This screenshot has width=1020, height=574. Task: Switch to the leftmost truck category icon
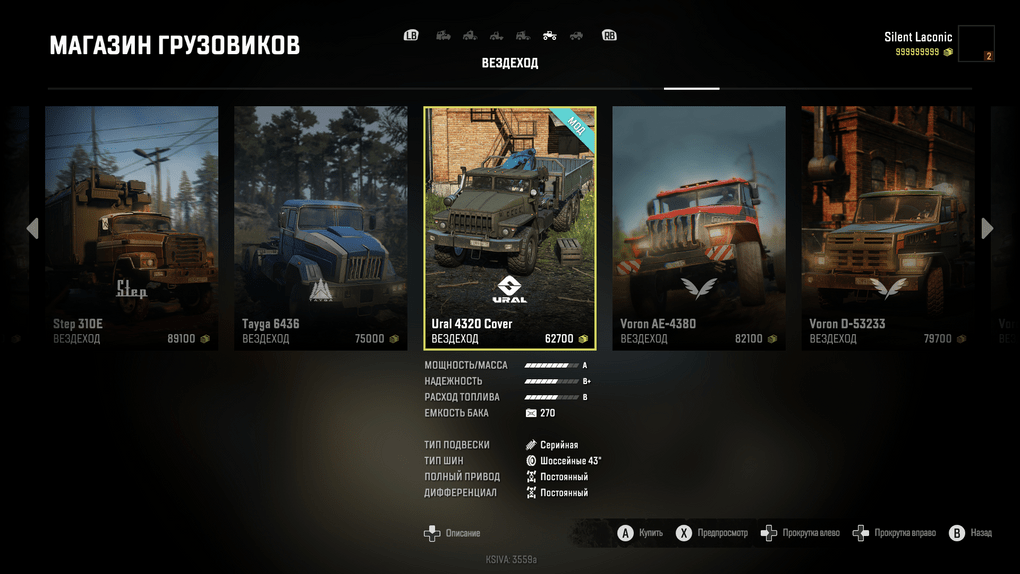click(443, 36)
